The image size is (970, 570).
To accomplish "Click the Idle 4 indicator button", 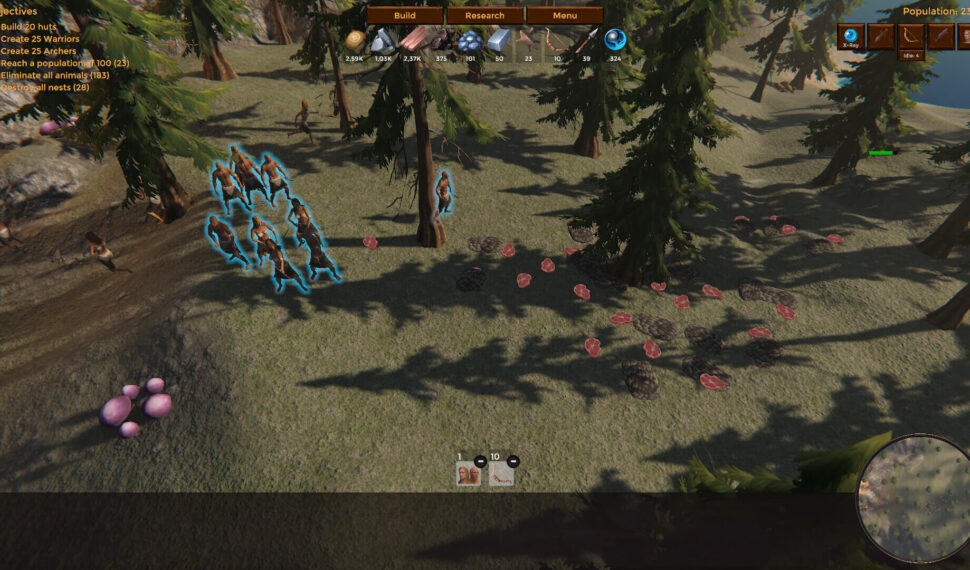I will coord(911,56).
